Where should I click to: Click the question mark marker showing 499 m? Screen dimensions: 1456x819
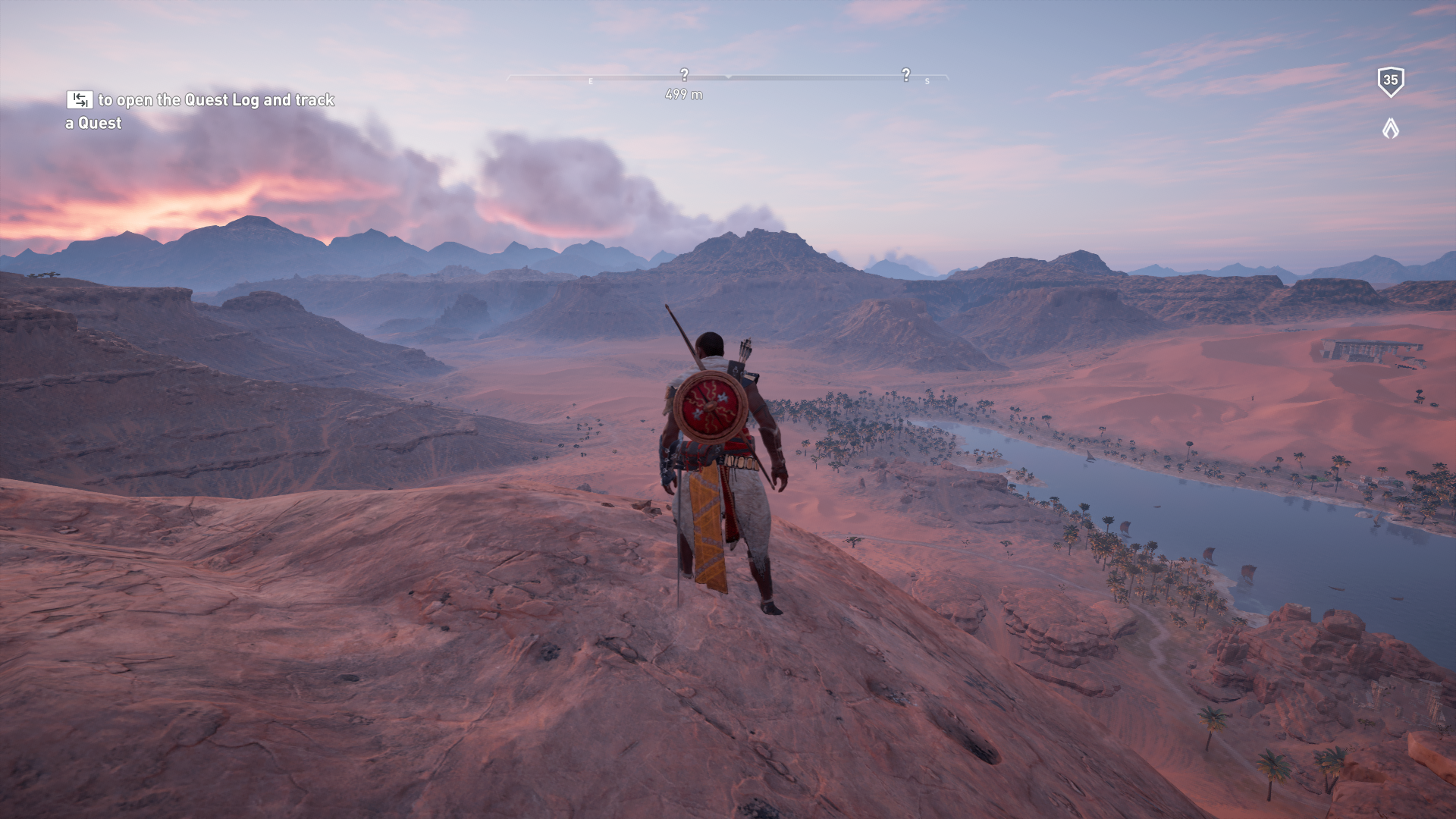click(684, 74)
